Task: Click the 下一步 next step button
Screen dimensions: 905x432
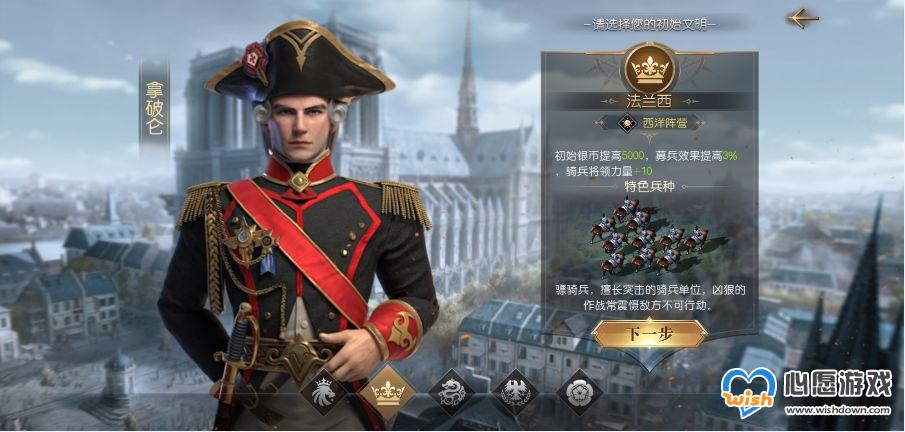Action: [x=649, y=333]
